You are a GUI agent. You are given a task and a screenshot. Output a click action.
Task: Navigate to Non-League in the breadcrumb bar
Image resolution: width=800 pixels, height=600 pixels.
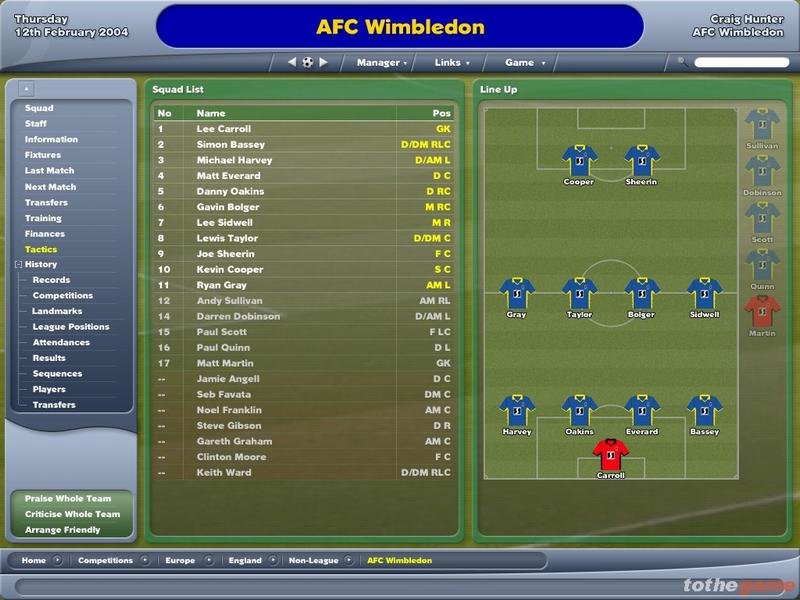click(x=315, y=561)
